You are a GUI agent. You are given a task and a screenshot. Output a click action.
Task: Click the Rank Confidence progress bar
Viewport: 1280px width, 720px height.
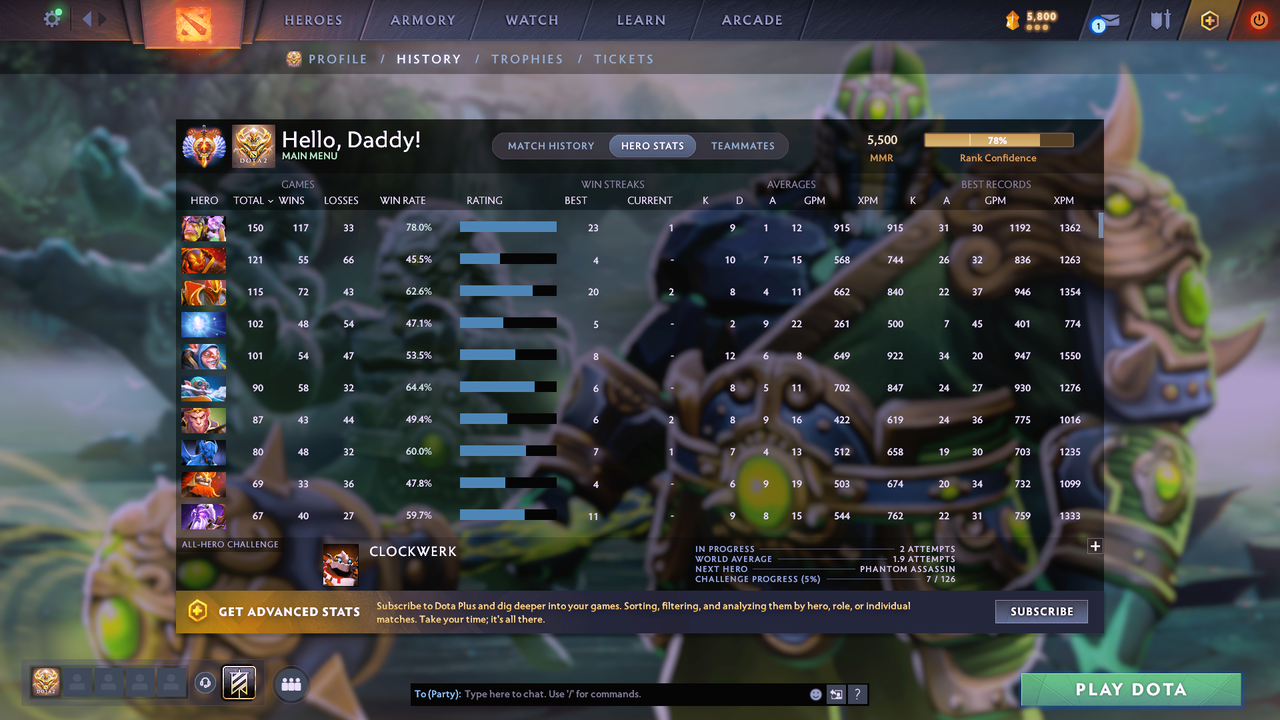click(998, 139)
